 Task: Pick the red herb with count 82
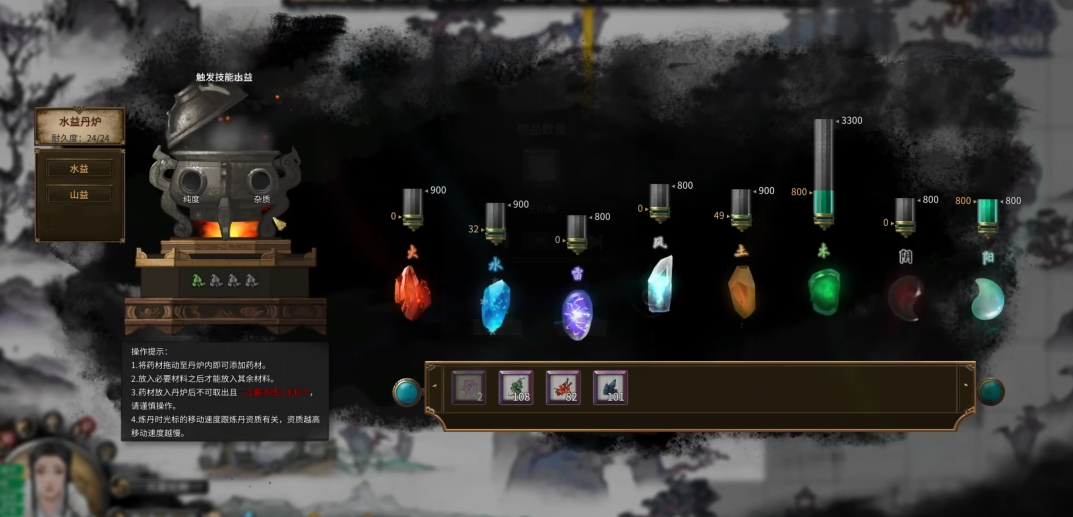point(563,387)
